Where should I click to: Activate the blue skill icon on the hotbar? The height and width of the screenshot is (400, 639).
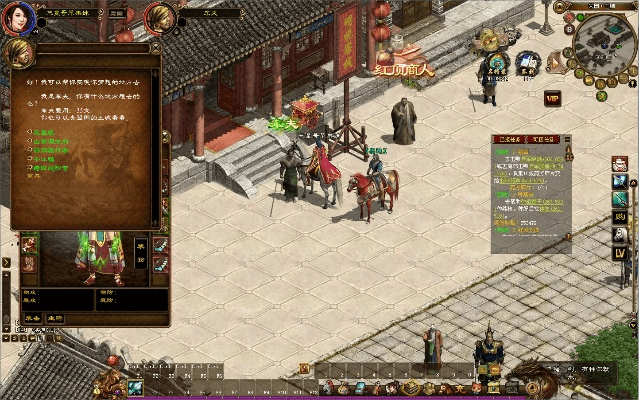click(x=135, y=387)
